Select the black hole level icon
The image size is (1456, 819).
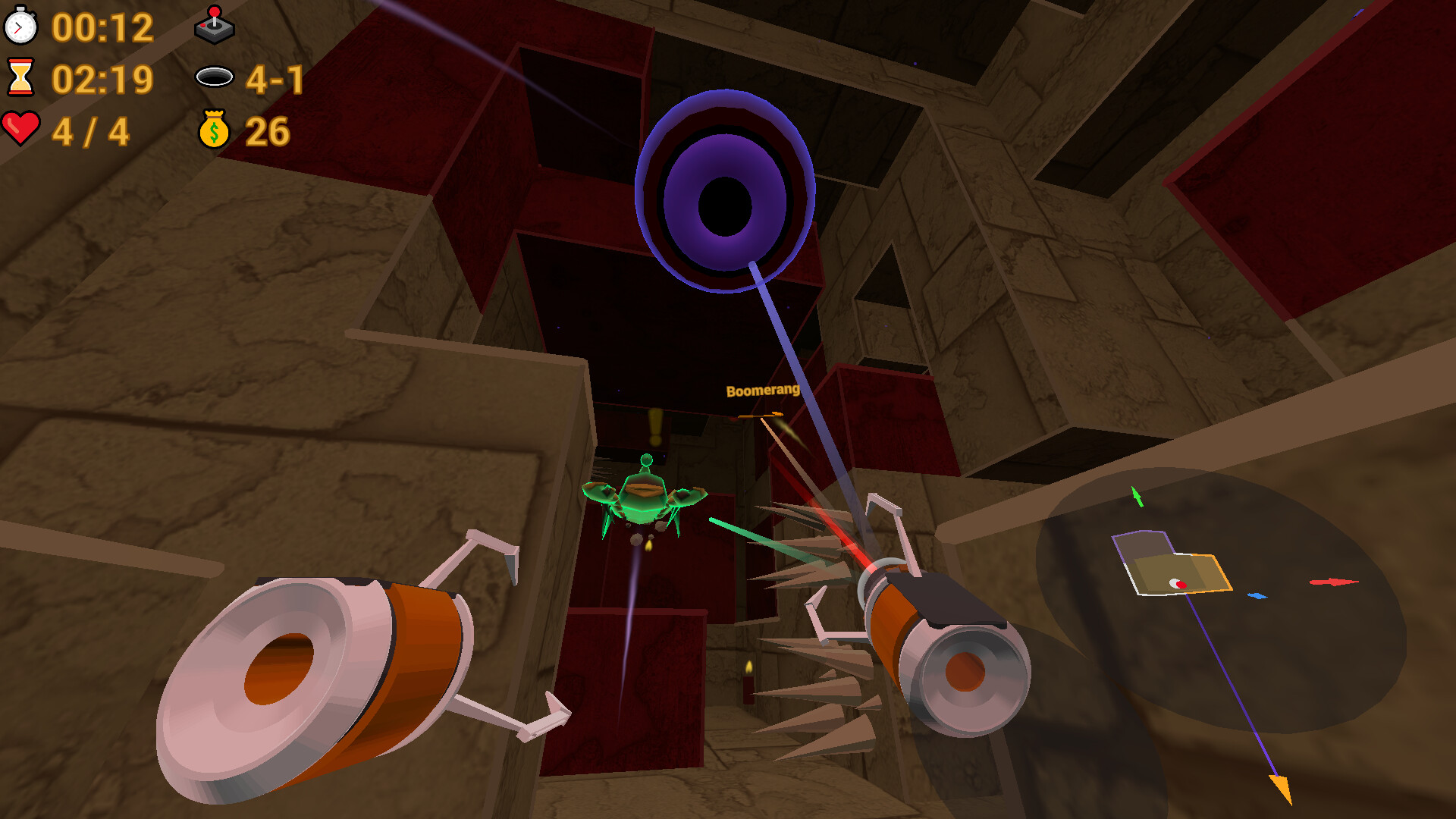click(215, 76)
